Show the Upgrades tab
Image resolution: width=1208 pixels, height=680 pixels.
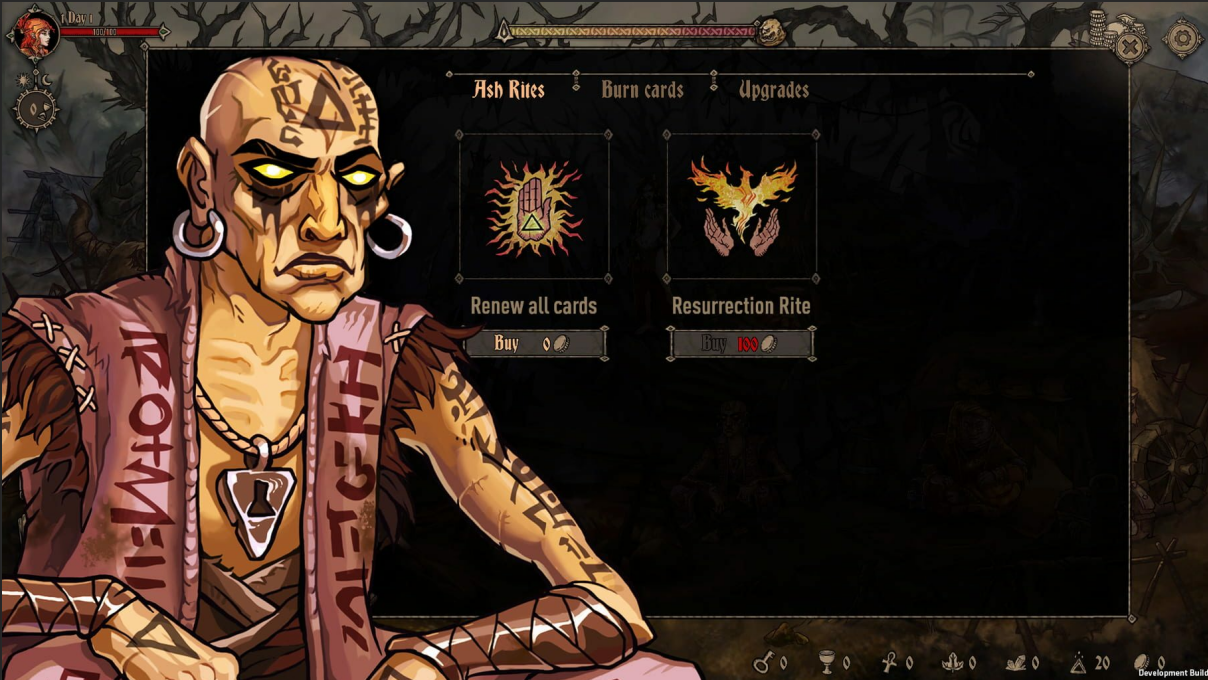[773, 90]
